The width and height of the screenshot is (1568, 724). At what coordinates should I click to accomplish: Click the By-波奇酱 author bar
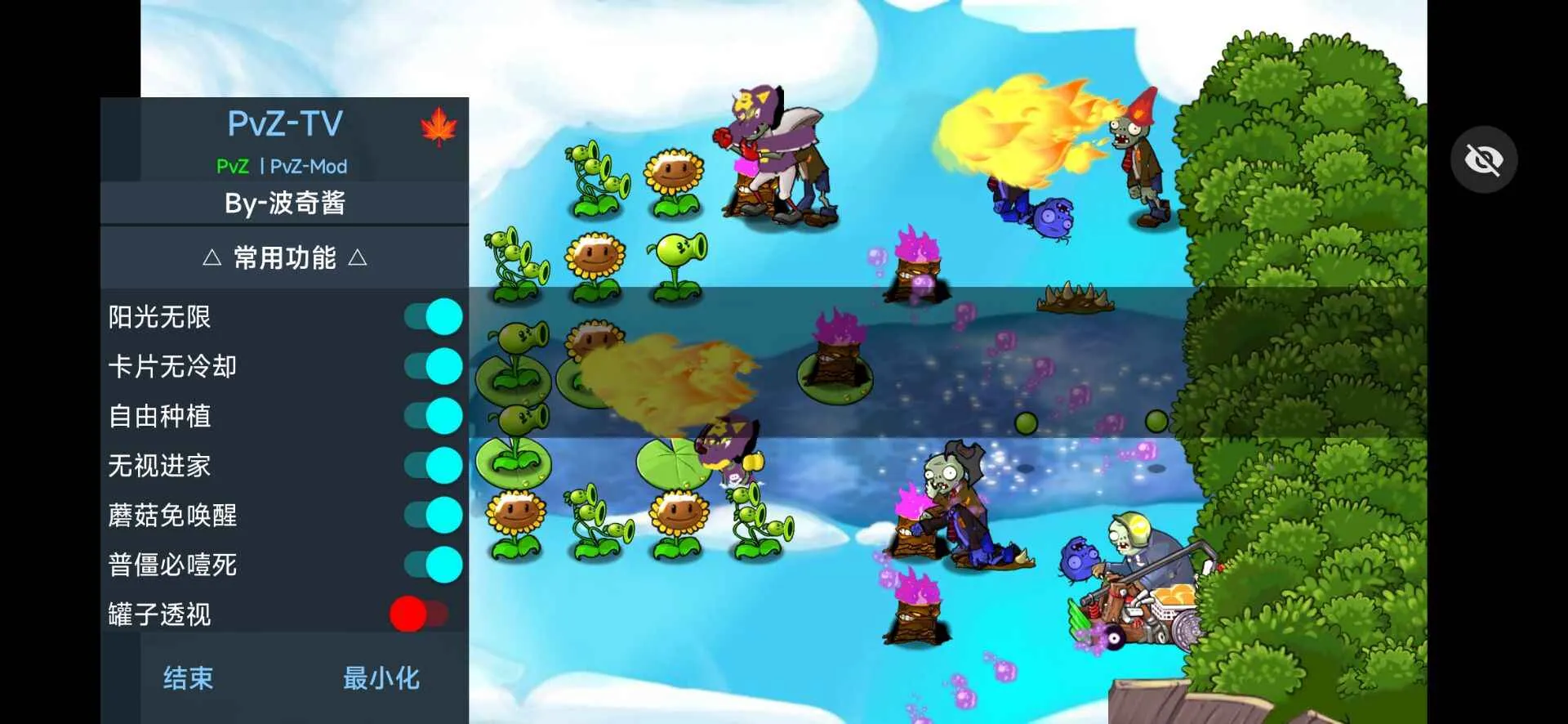pyautogui.click(x=284, y=203)
